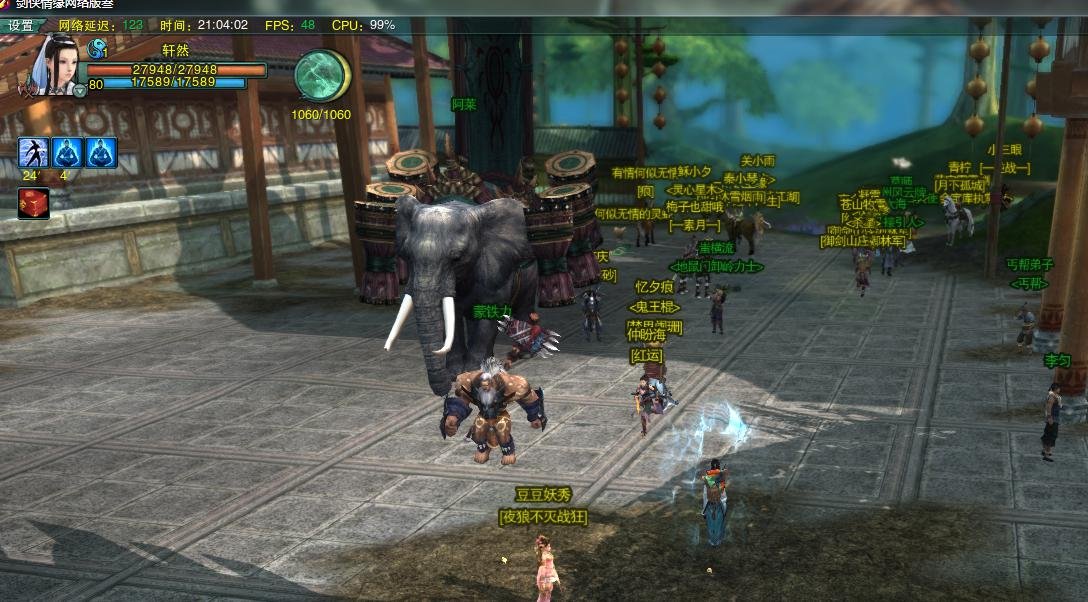The height and width of the screenshot is (602, 1088).
Task: Click the blue swirl school icon
Action: coord(97,48)
